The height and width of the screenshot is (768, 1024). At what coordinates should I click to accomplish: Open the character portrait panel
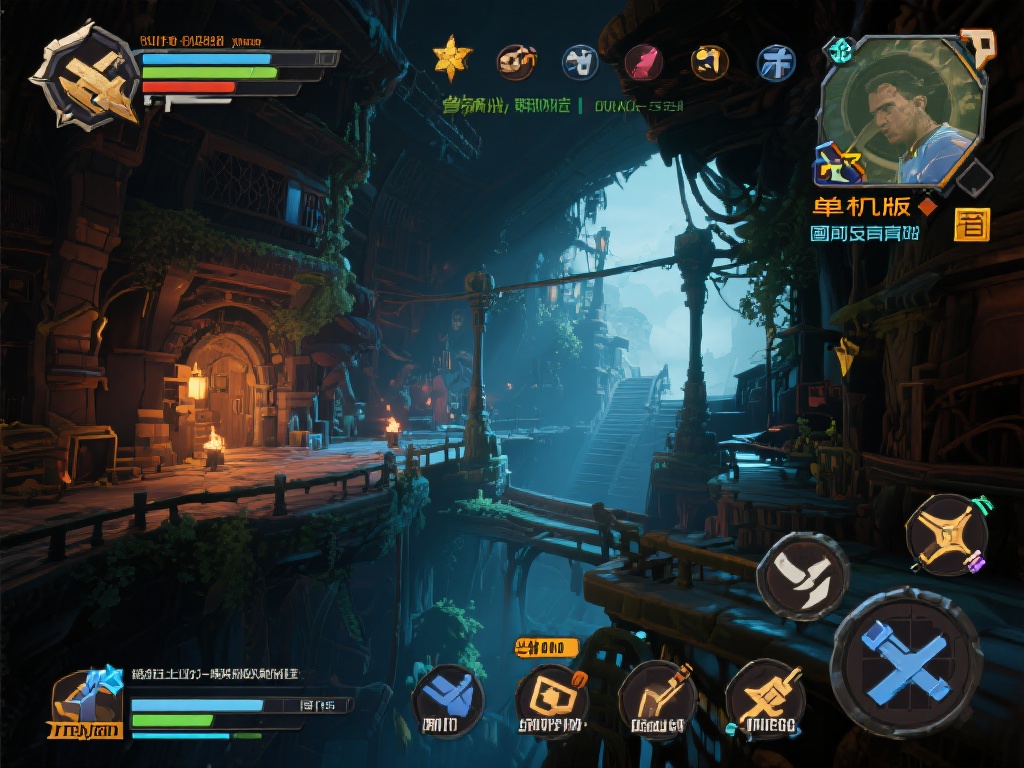pyautogui.click(x=898, y=112)
